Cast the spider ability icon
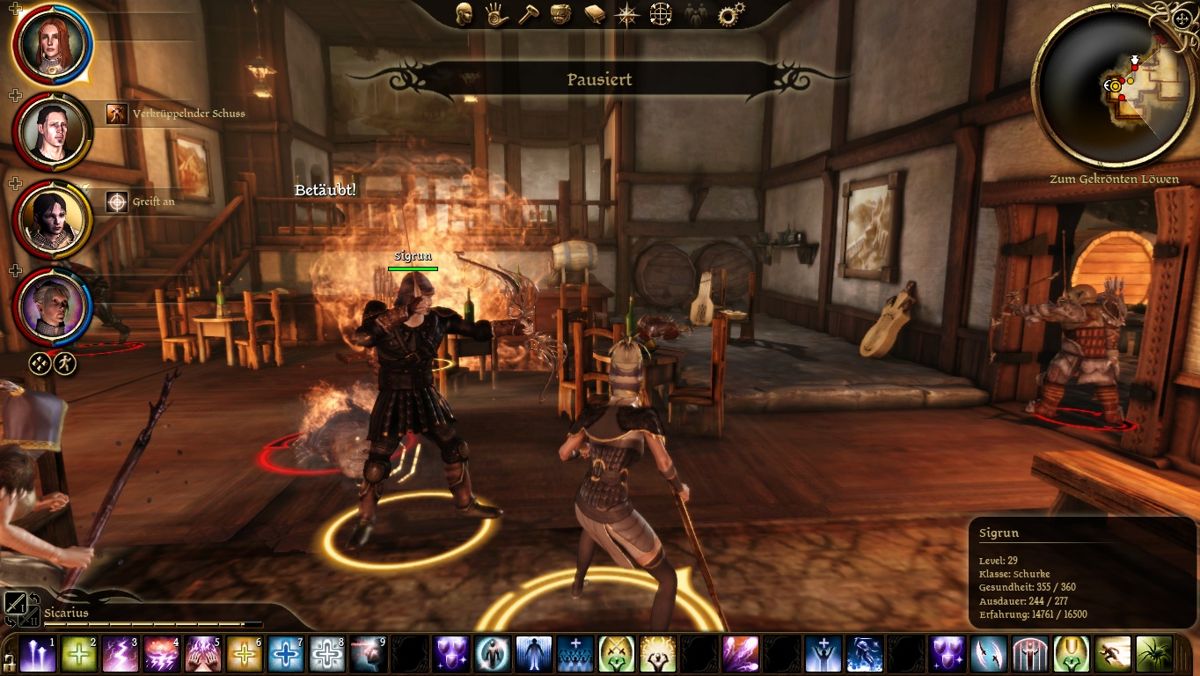This screenshot has height=676, width=1200. click(1153, 654)
